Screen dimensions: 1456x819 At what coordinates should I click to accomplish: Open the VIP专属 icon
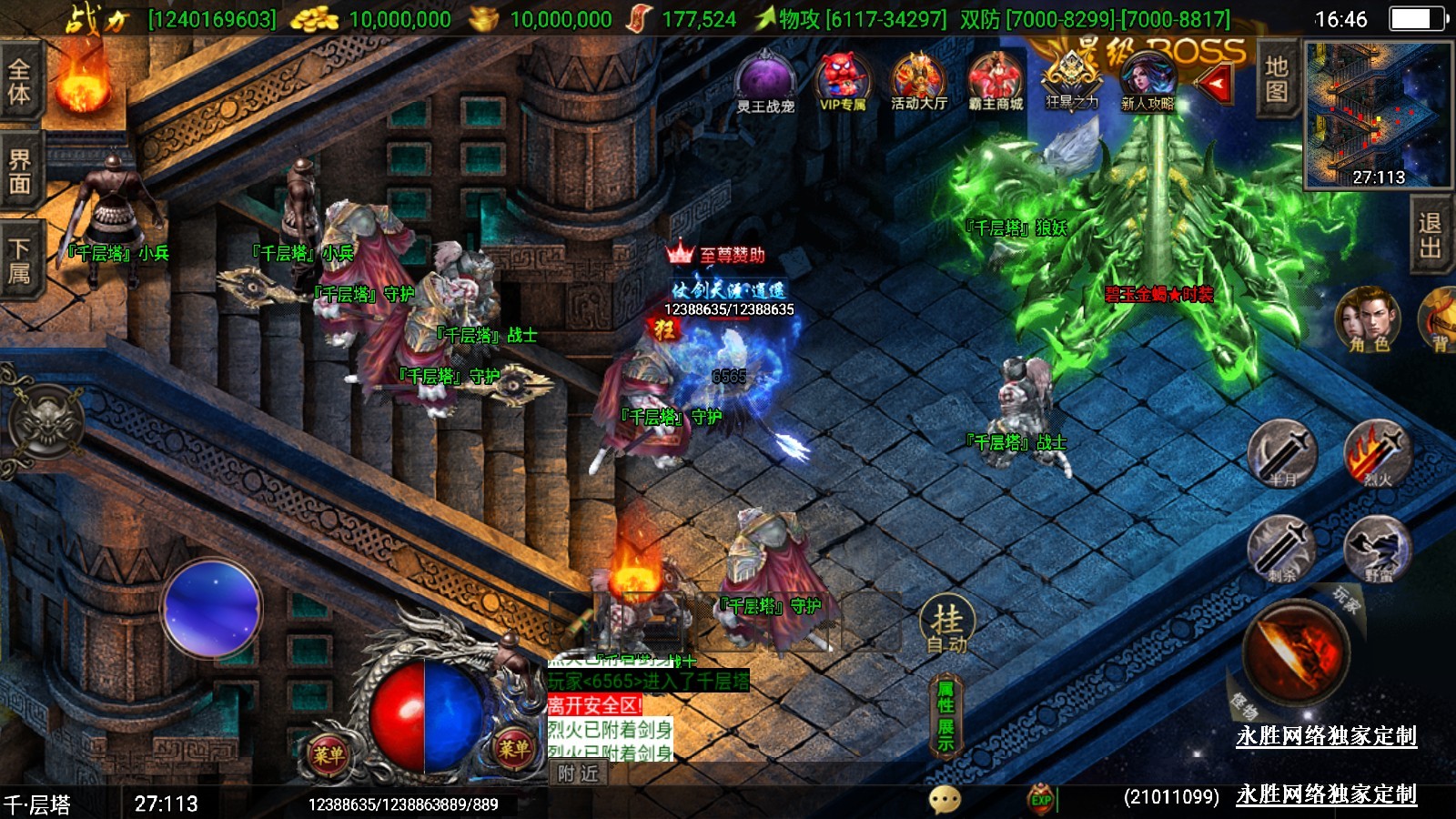(x=843, y=81)
